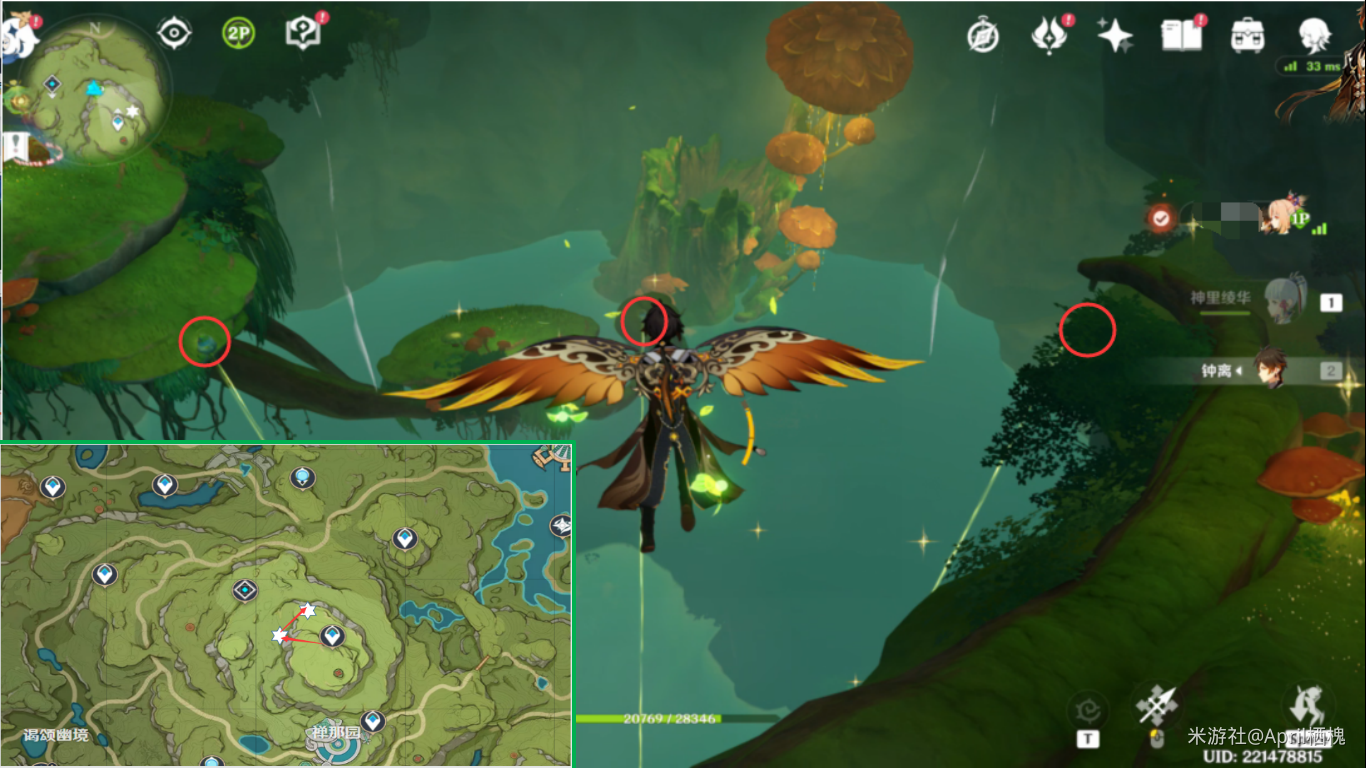Click the red checkmark co-op icon
This screenshot has height=768, width=1366.
click(x=1161, y=217)
